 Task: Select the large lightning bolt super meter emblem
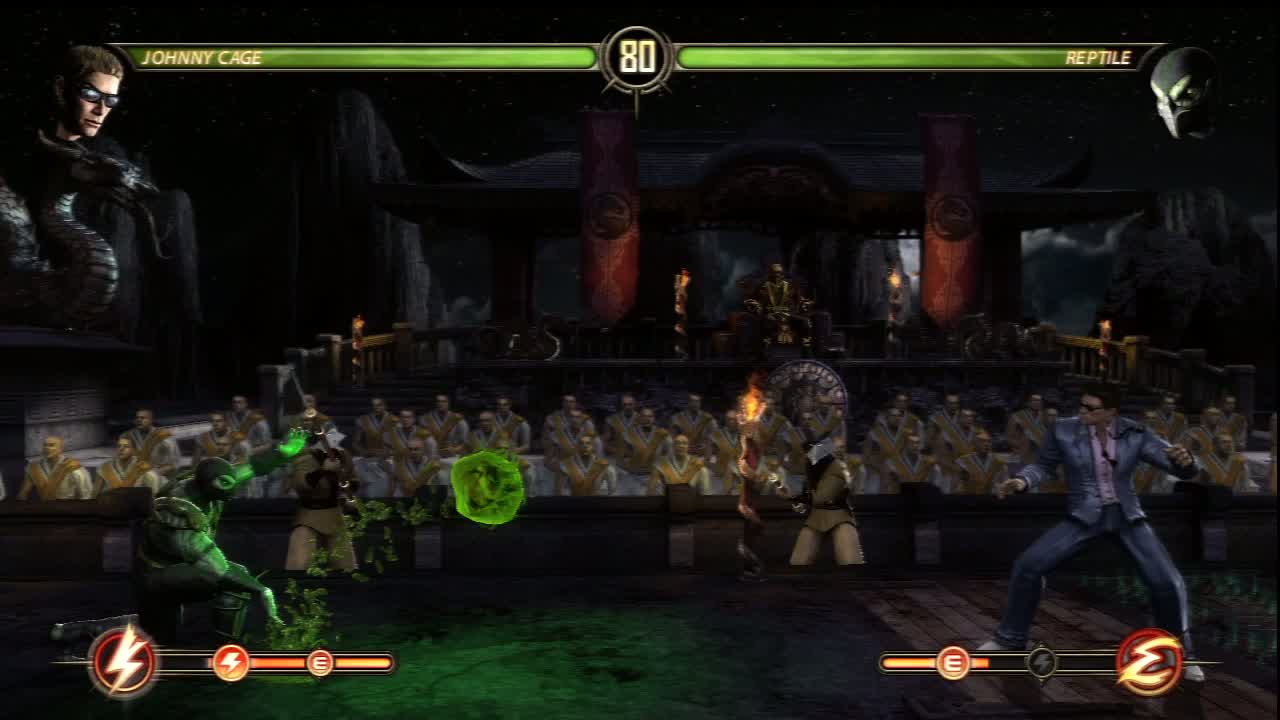click(x=124, y=662)
